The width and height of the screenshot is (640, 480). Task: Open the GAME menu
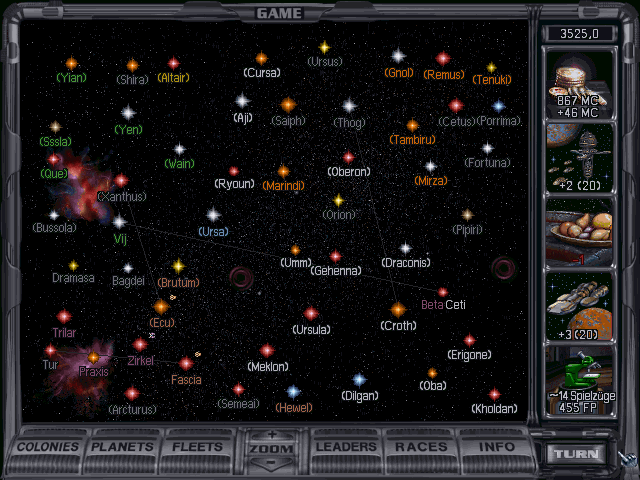coord(280,13)
